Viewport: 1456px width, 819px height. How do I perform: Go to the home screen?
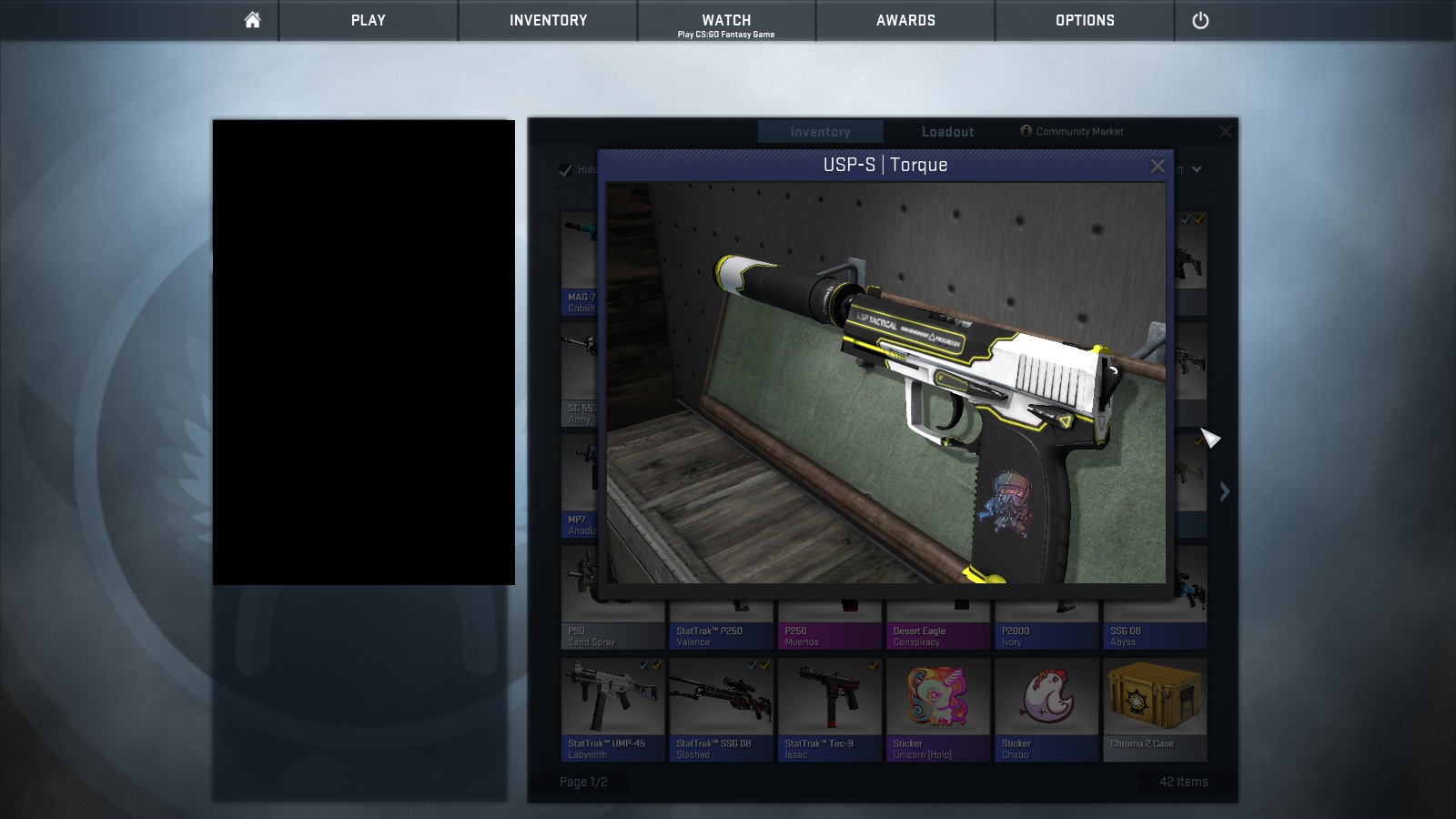pos(252,20)
